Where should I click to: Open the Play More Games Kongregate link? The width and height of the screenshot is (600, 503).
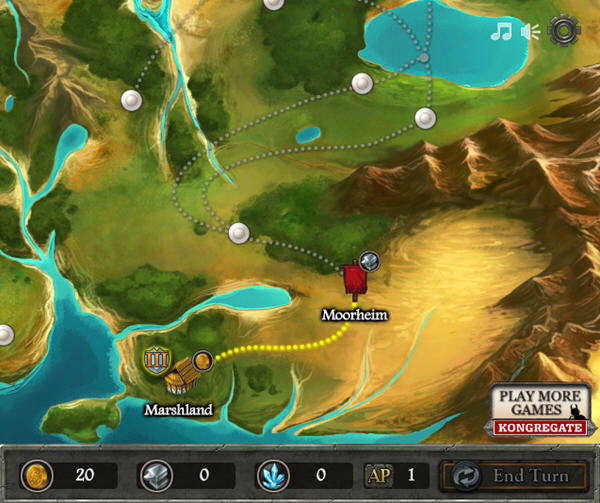click(538, 412)
